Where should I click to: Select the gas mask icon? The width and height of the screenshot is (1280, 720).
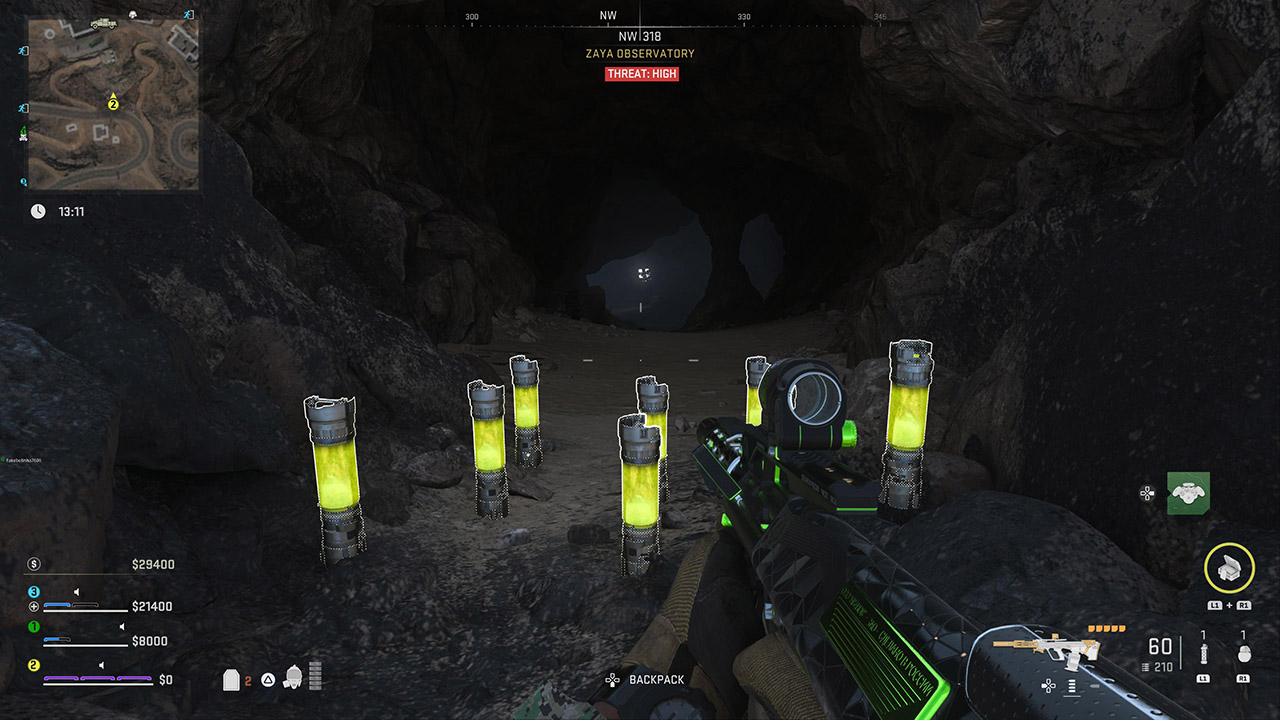(x=294, y=677)
